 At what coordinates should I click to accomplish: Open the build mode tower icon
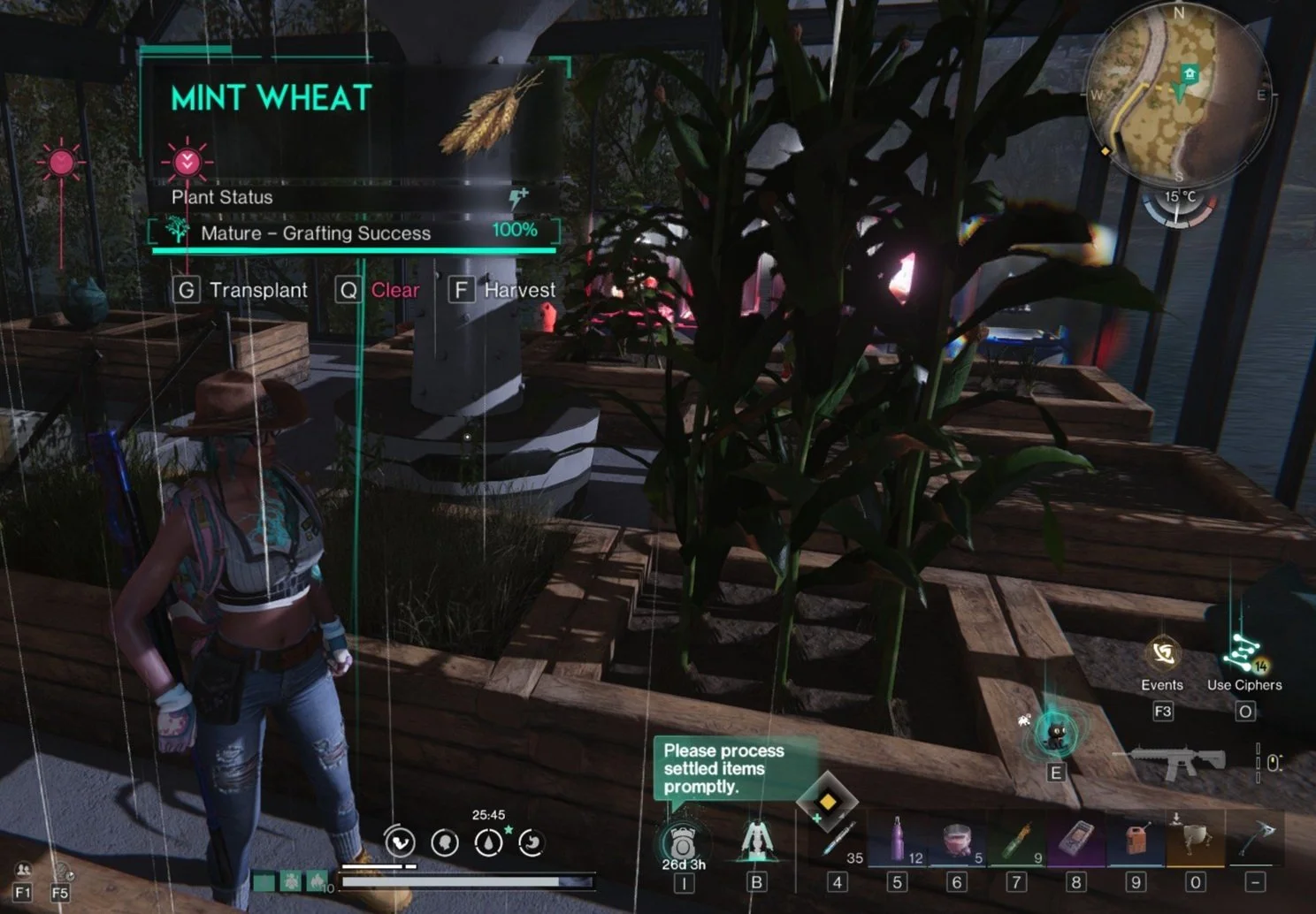tap(756, 840)
